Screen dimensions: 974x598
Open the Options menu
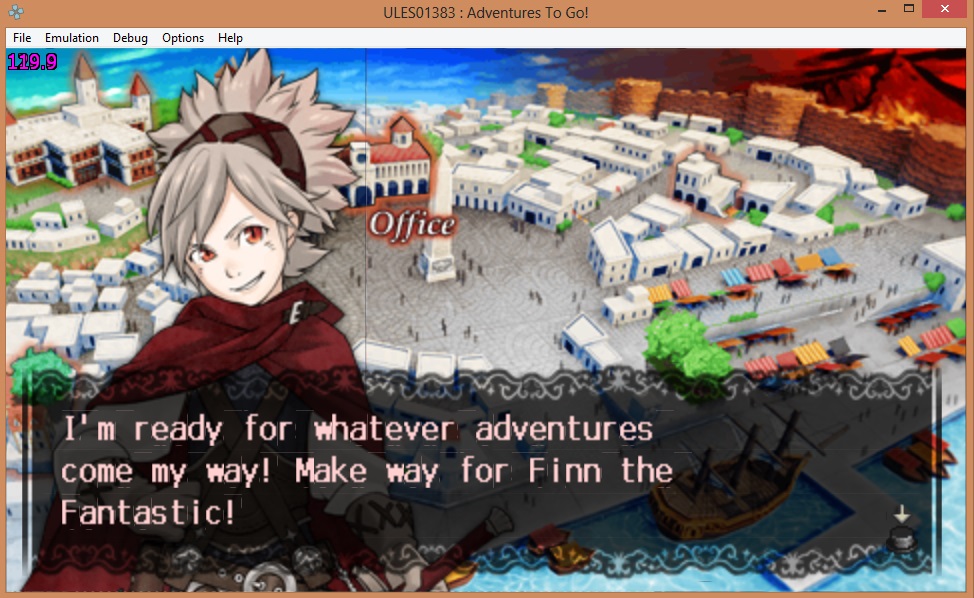coord(183,38)
